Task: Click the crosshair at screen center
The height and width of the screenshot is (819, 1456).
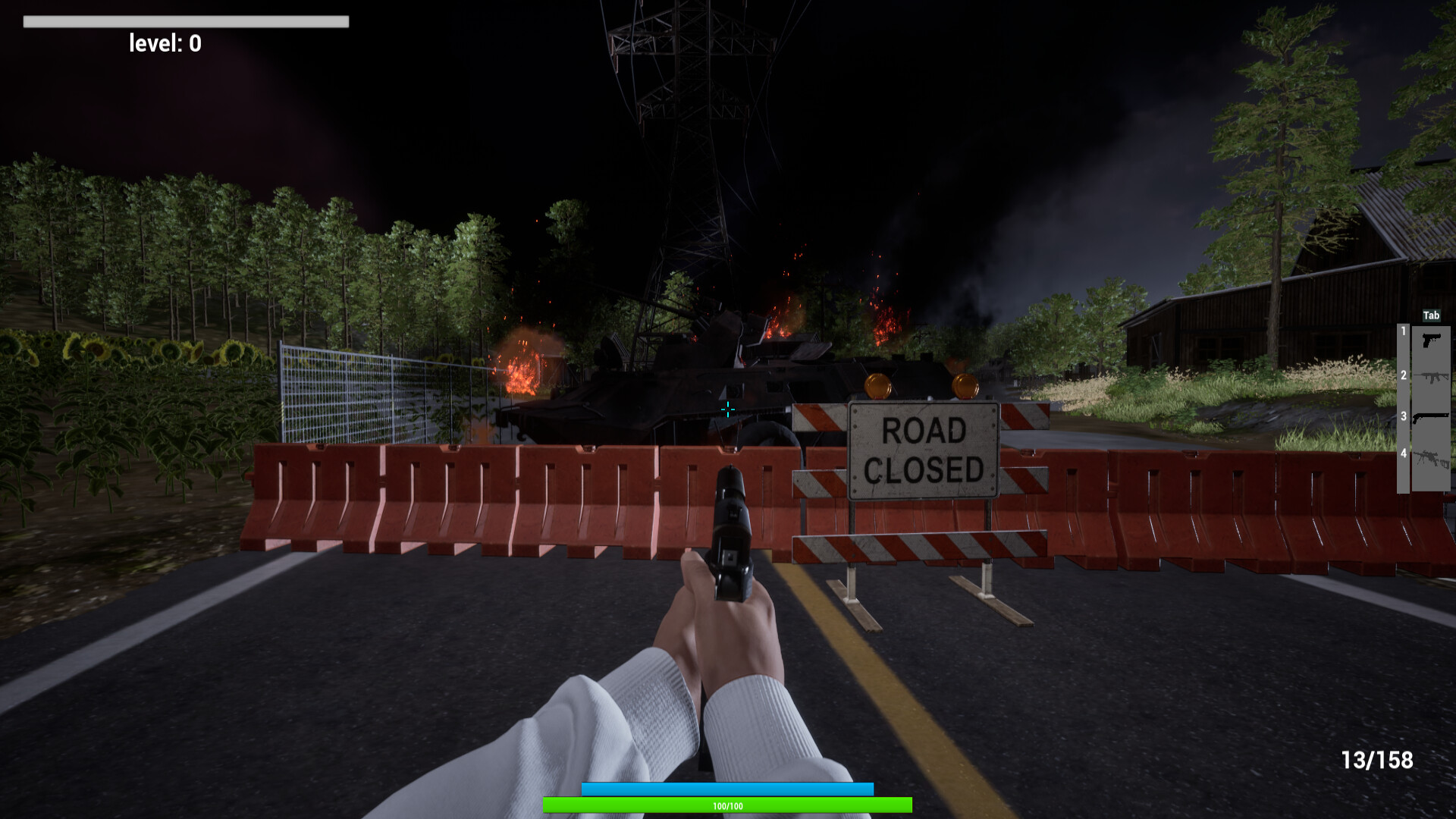Action: tap(728, 409)
